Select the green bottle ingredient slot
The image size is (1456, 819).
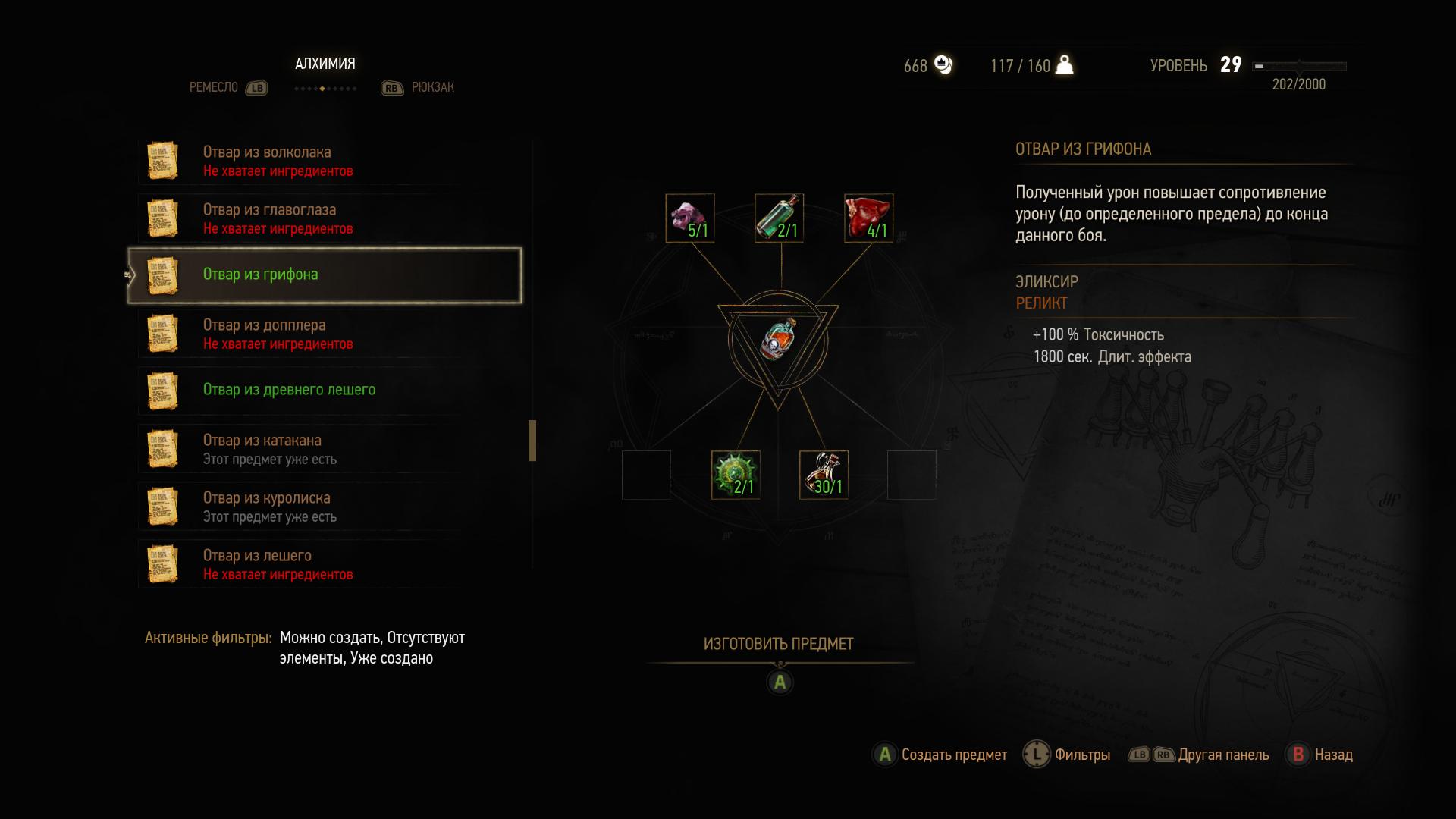(x=779, y=218)
